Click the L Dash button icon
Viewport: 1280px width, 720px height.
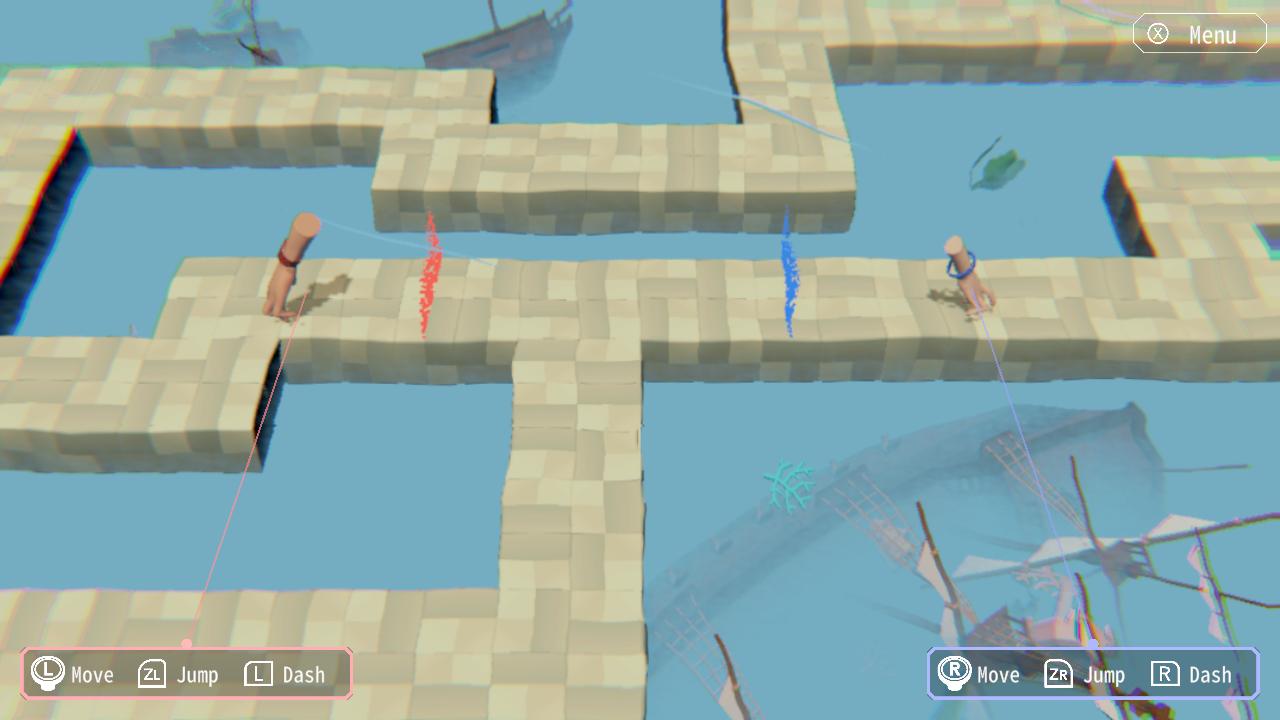pyautogui.click(x=258, y=674)
